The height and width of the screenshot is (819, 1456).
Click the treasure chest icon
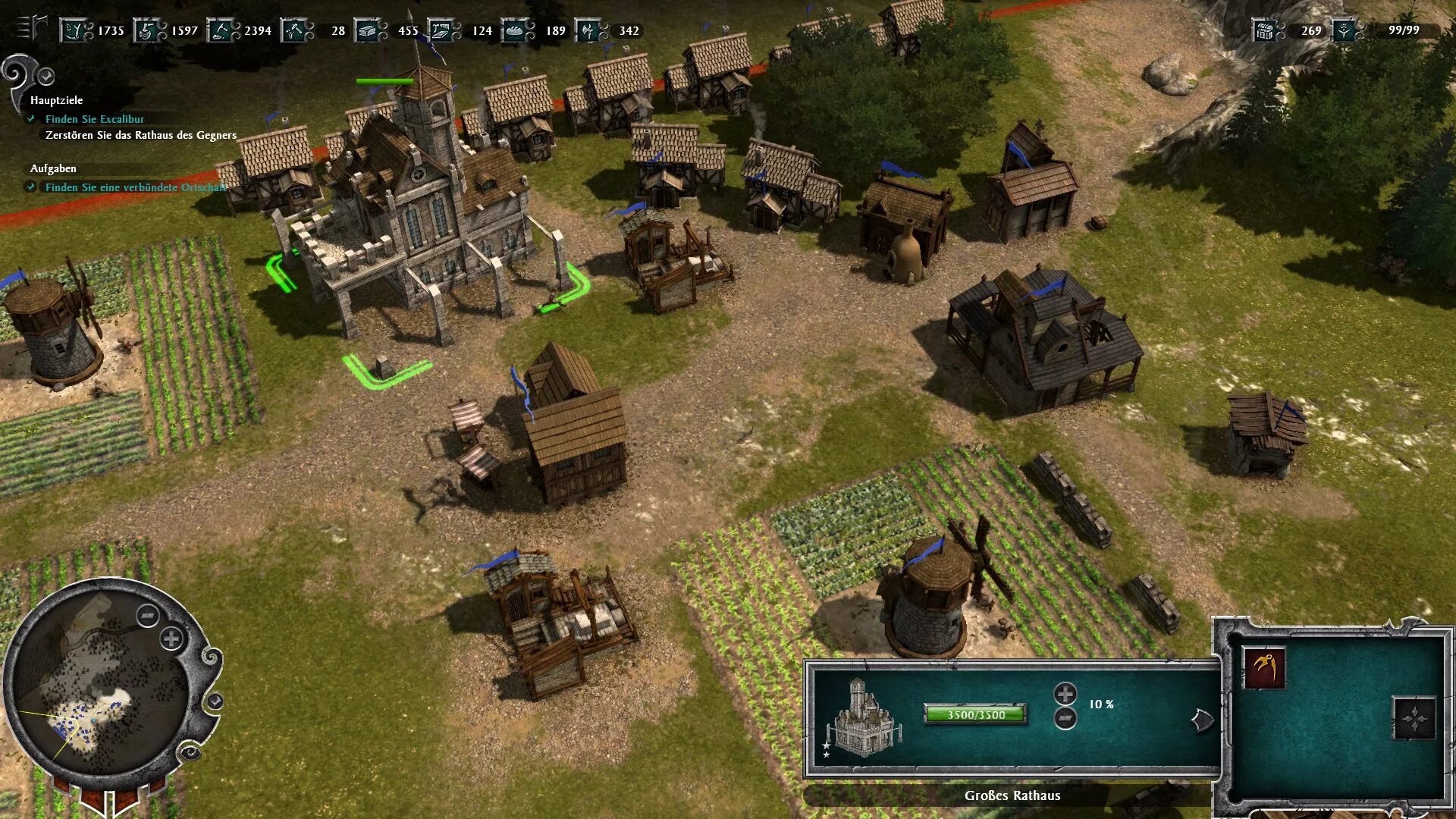click(x=1265, y=30)
